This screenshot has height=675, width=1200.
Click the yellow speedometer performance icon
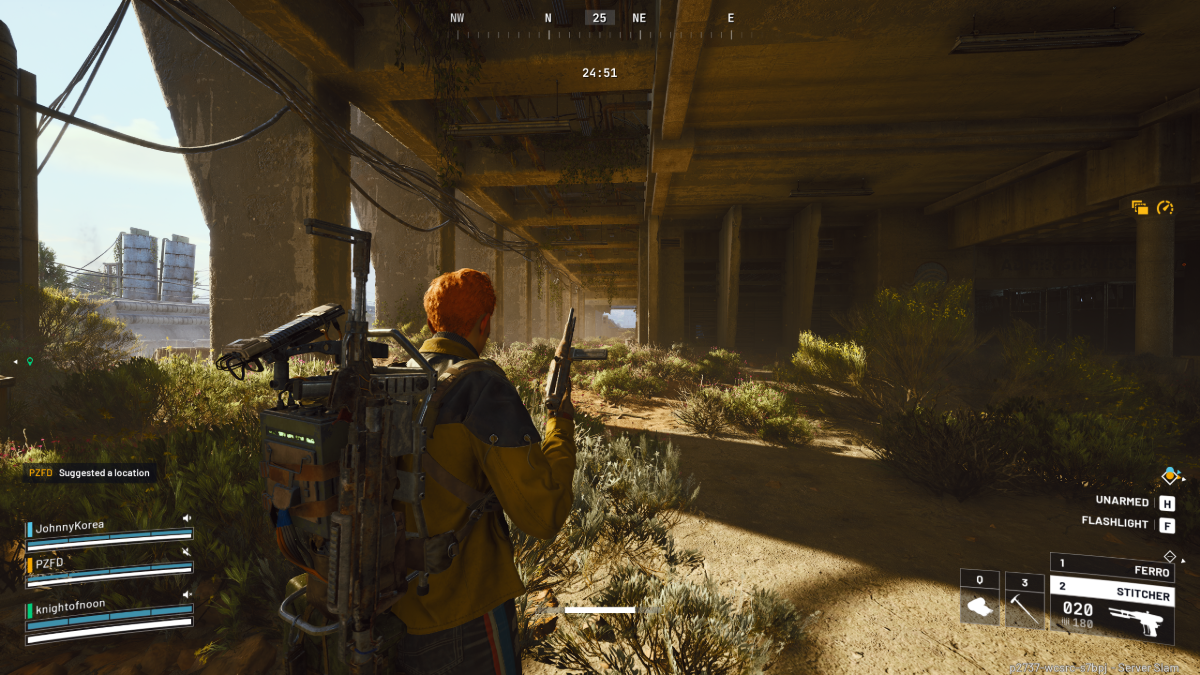[1165, 208]
